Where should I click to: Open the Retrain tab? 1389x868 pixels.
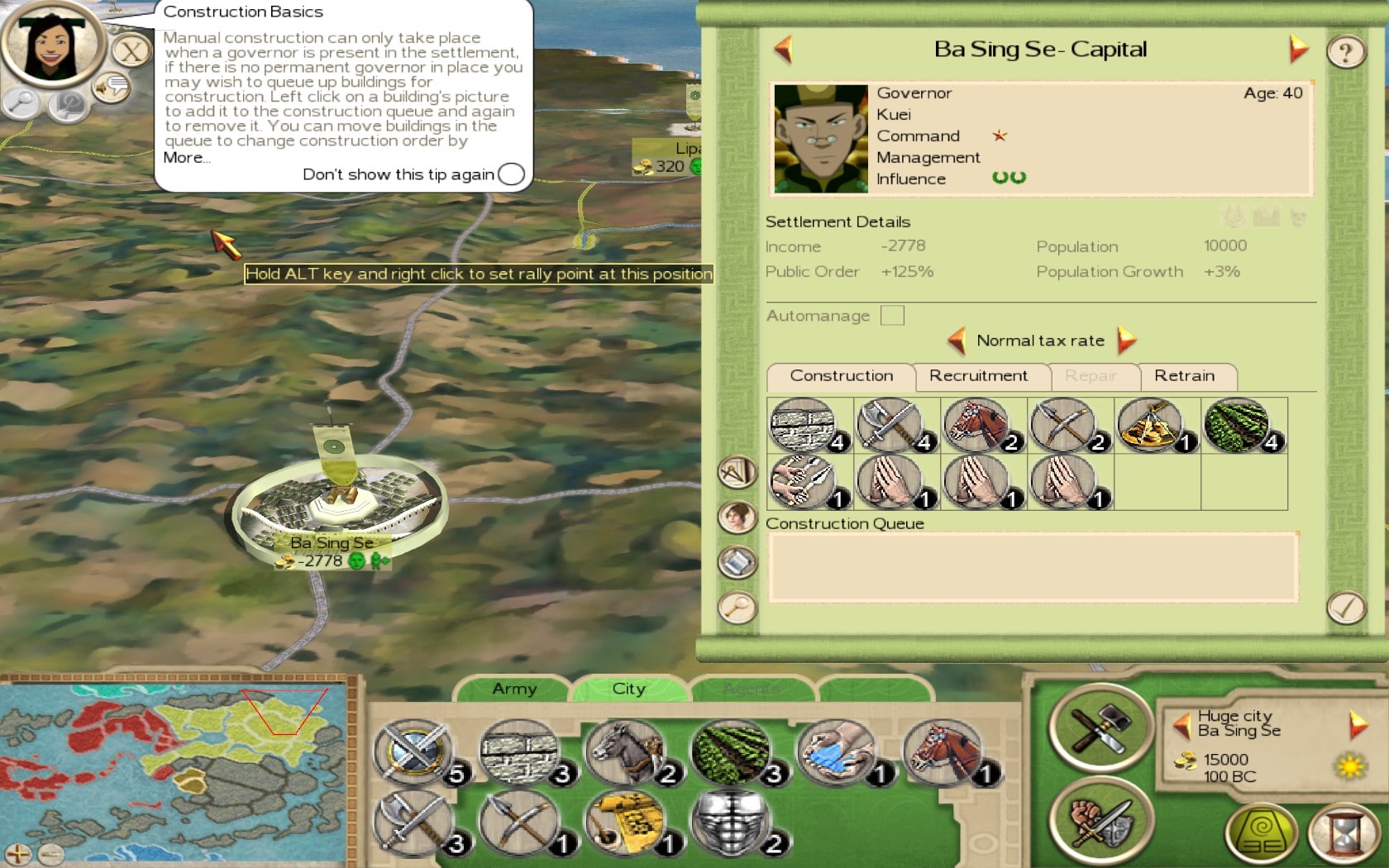point(1184,376)
